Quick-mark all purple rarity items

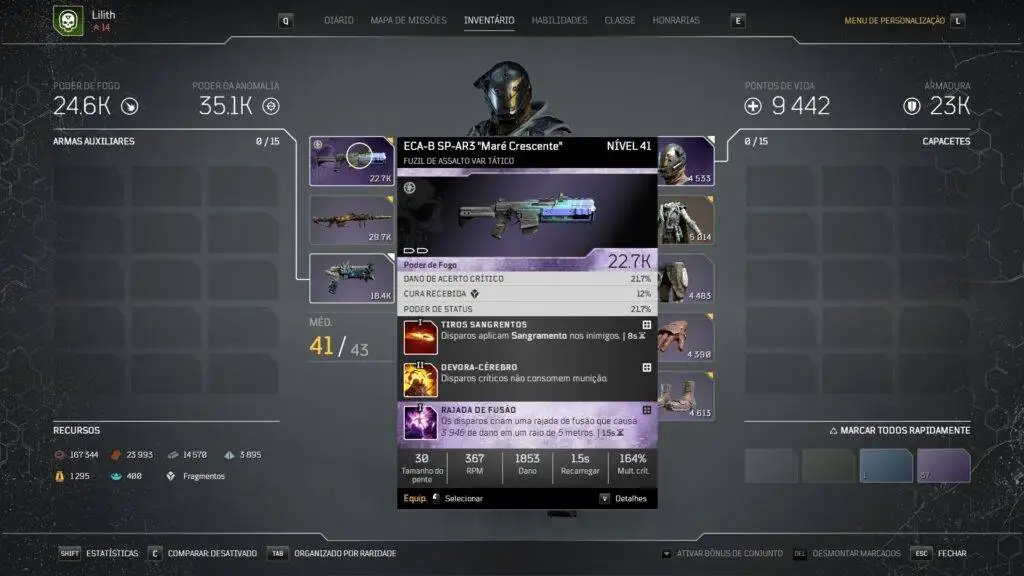[x=944, y=466]
